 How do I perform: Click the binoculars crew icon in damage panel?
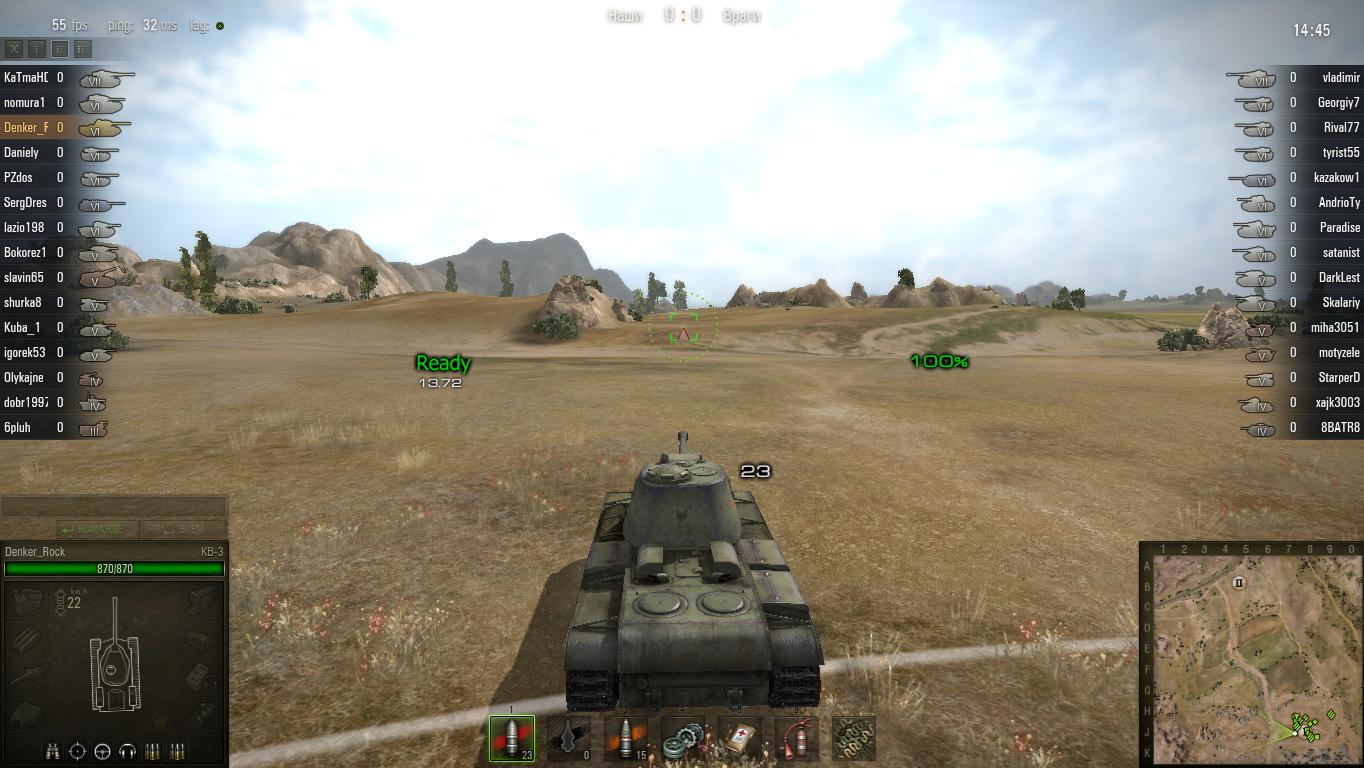click(x=52, y=751)
